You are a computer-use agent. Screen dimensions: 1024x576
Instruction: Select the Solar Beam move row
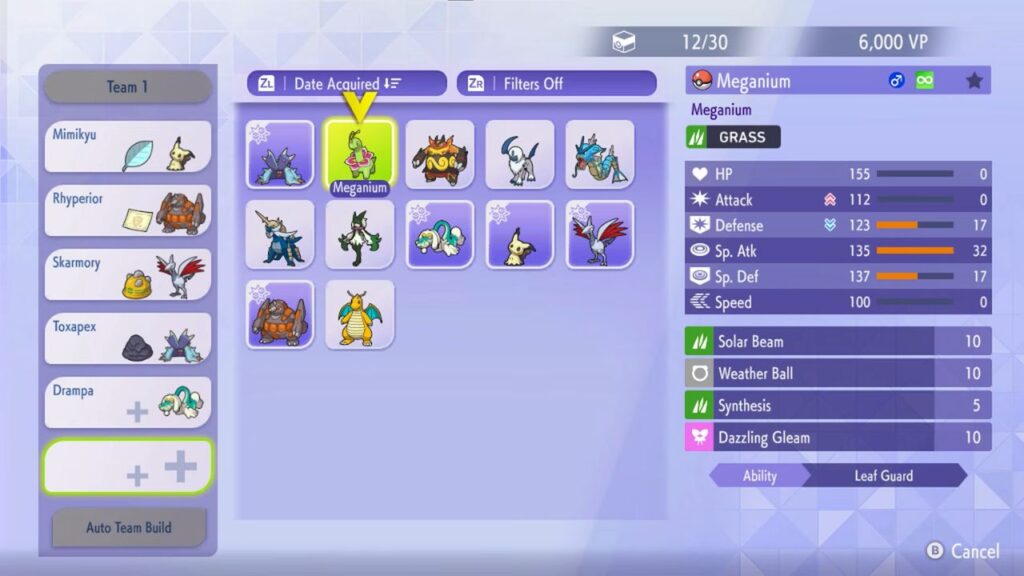[x=838, y=342]
